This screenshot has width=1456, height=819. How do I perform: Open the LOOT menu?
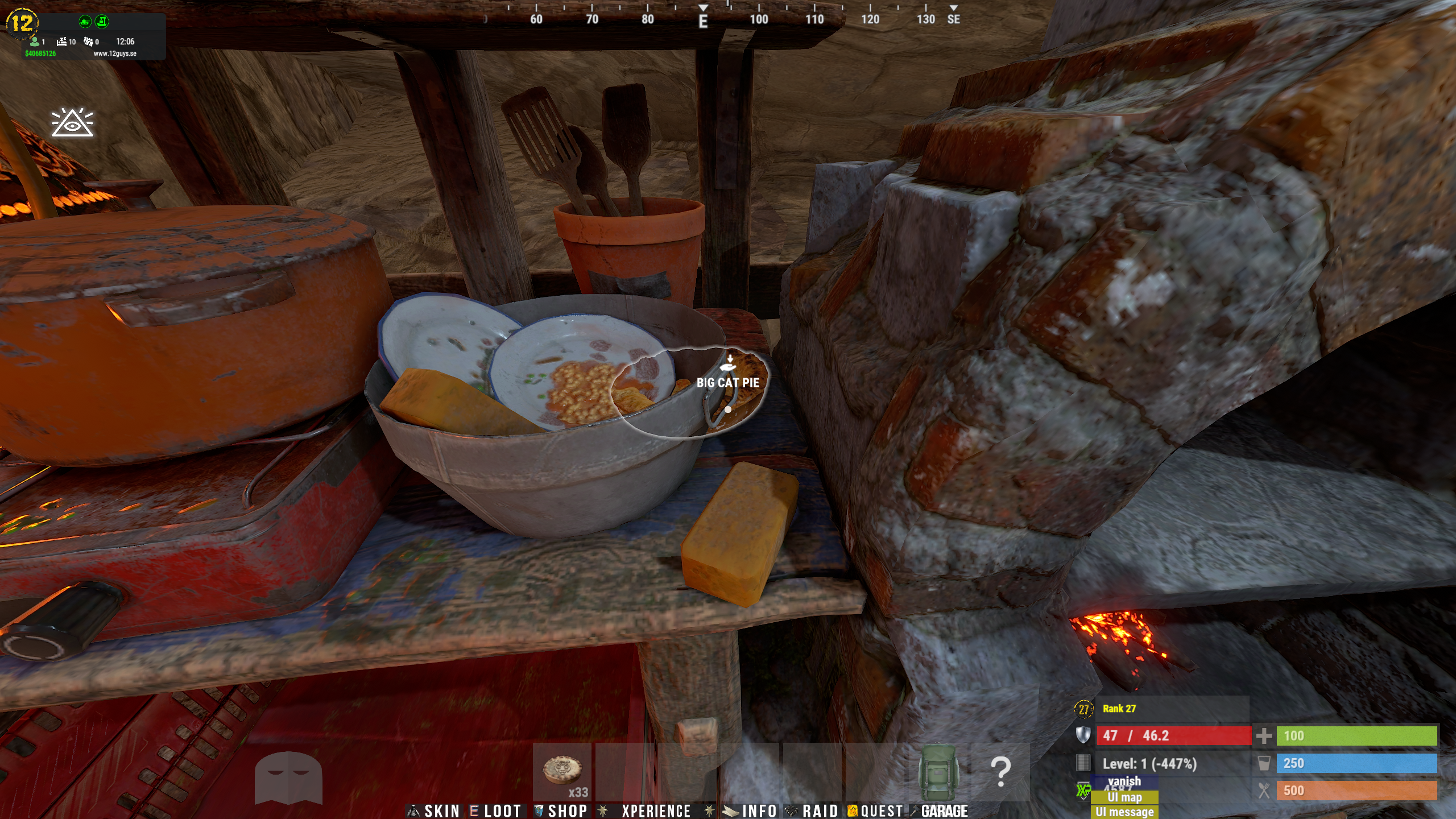[x=496, y=810]
